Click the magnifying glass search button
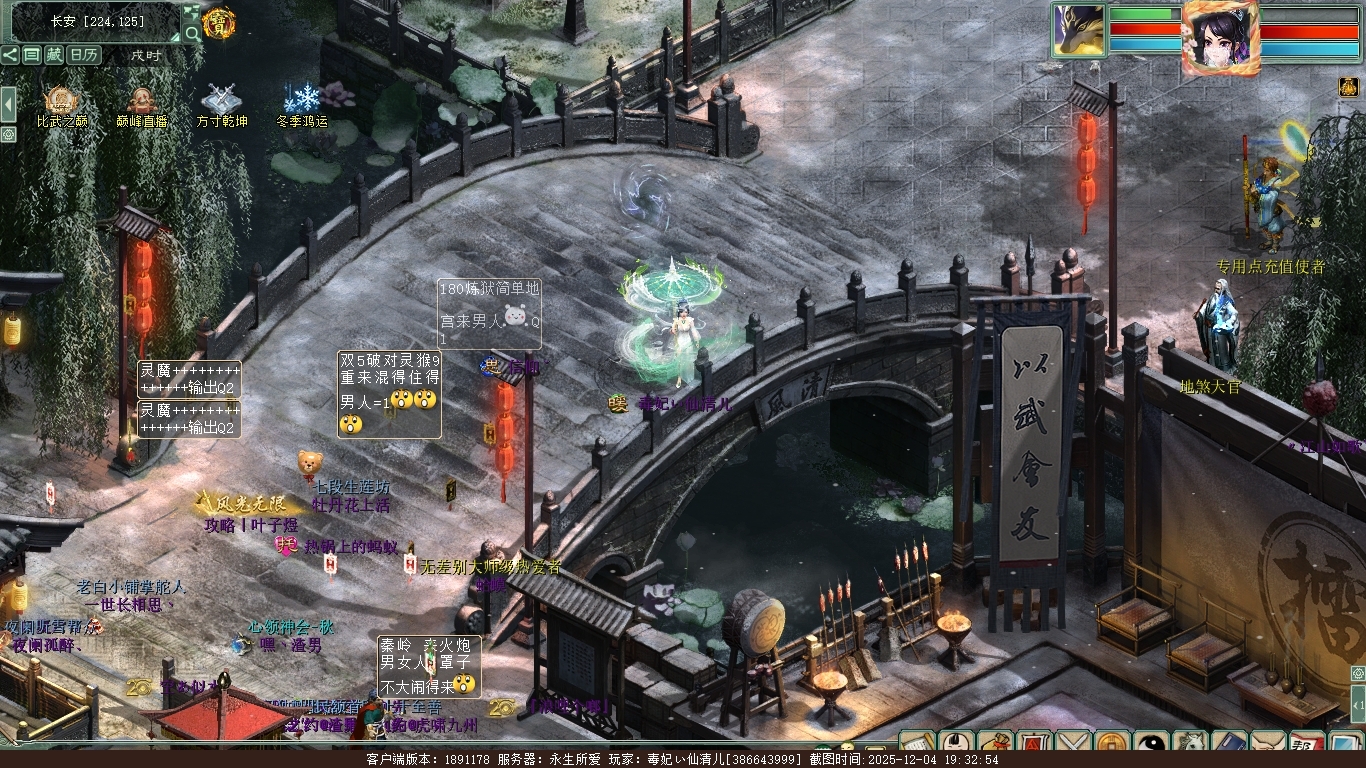 tap(192, 34)
